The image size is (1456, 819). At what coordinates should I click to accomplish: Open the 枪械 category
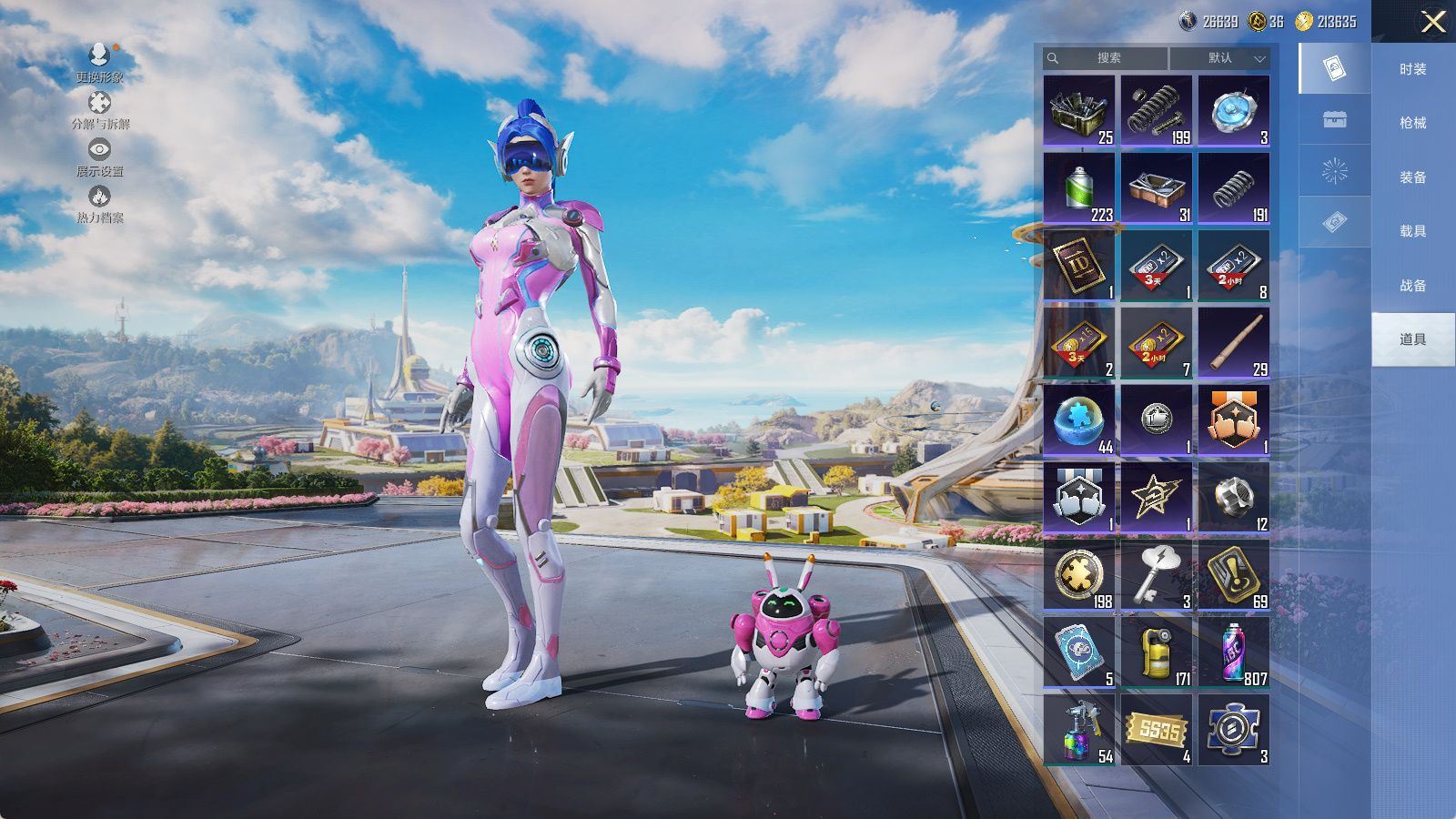point(1412,123)
